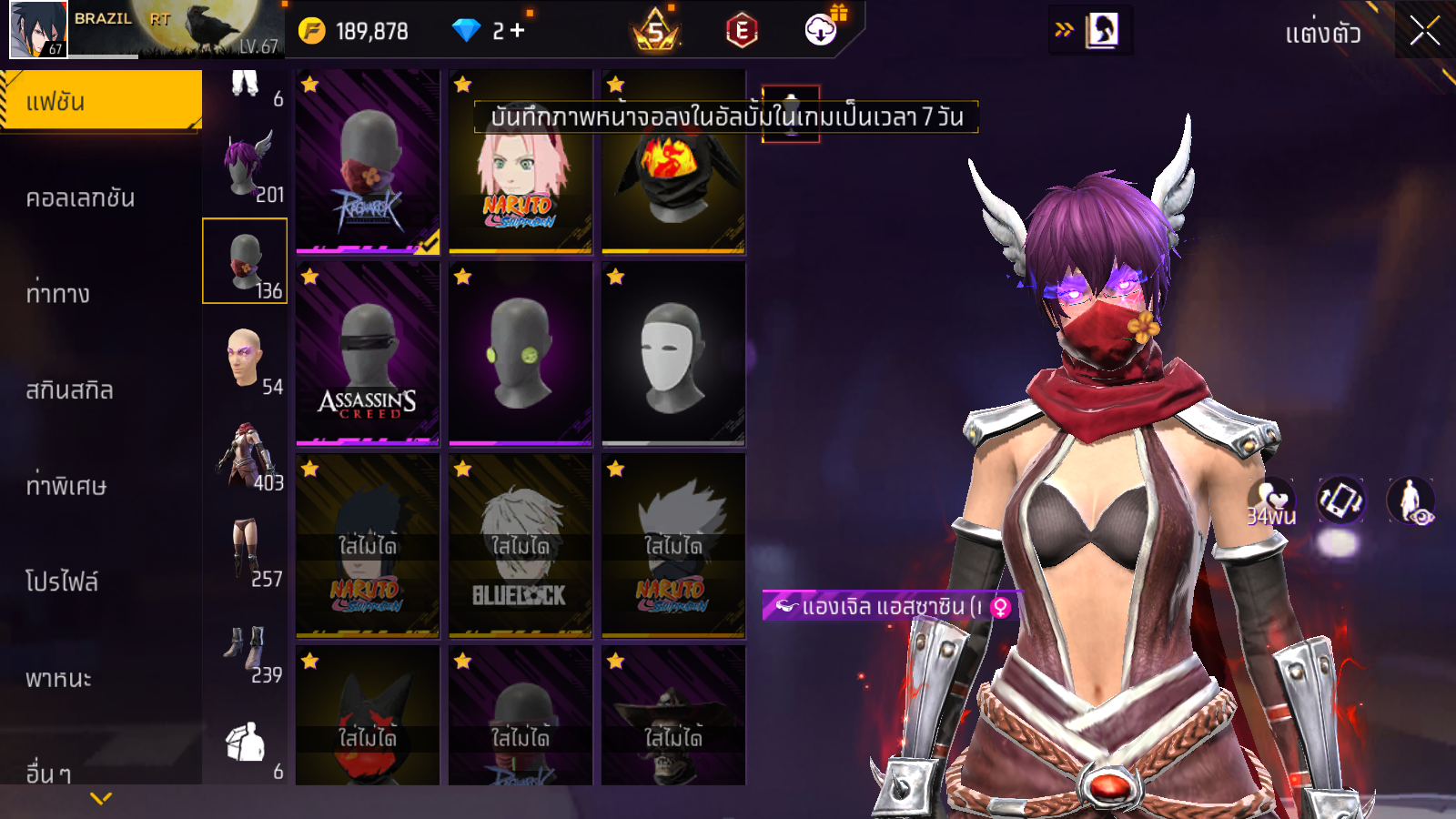The width and height of the screenshot is (1456, 819).
Task: Open the ท่าทาง emotes section
Action: click(x=58, y=293)
